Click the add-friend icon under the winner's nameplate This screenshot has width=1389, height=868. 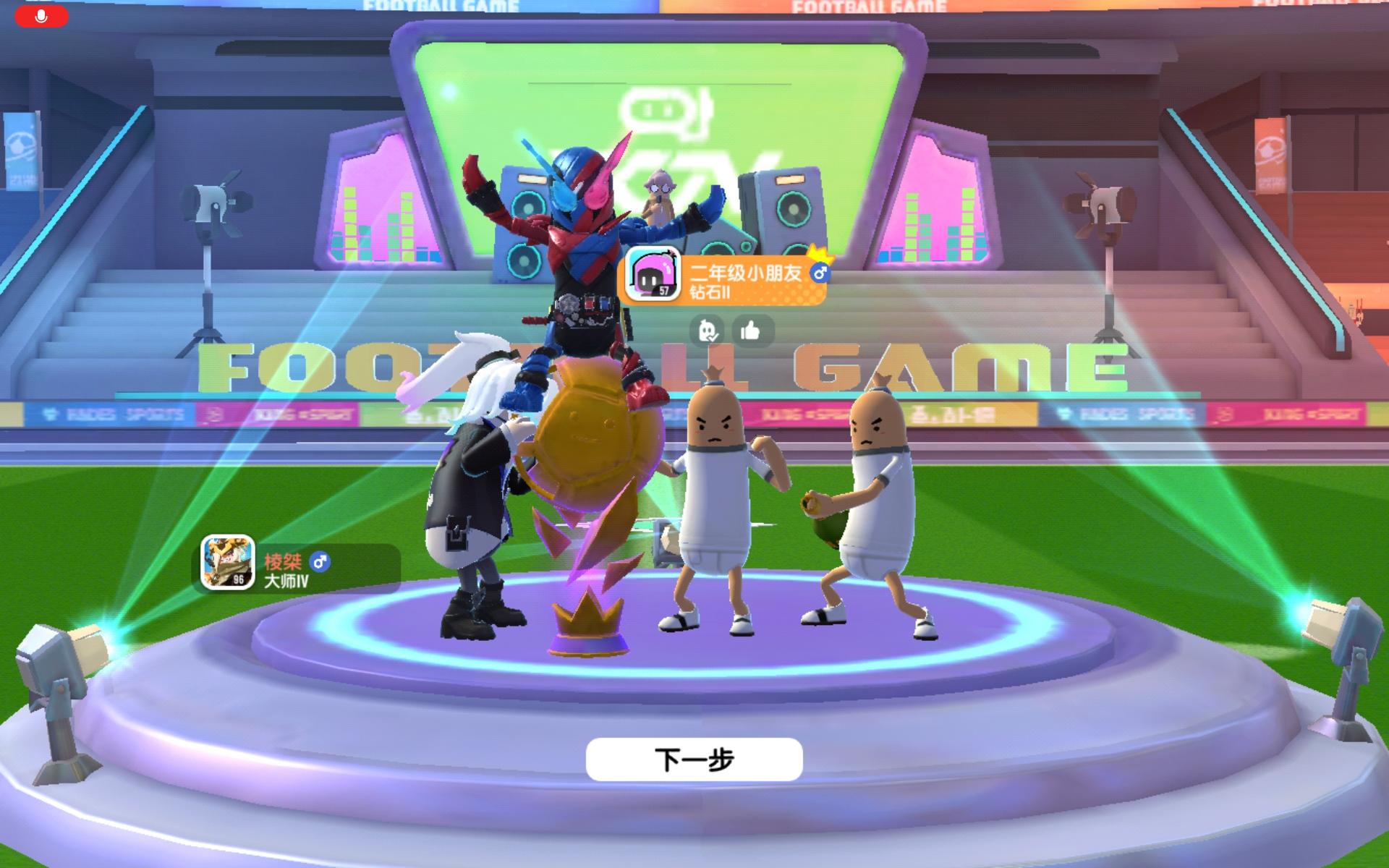click(707, 329)
